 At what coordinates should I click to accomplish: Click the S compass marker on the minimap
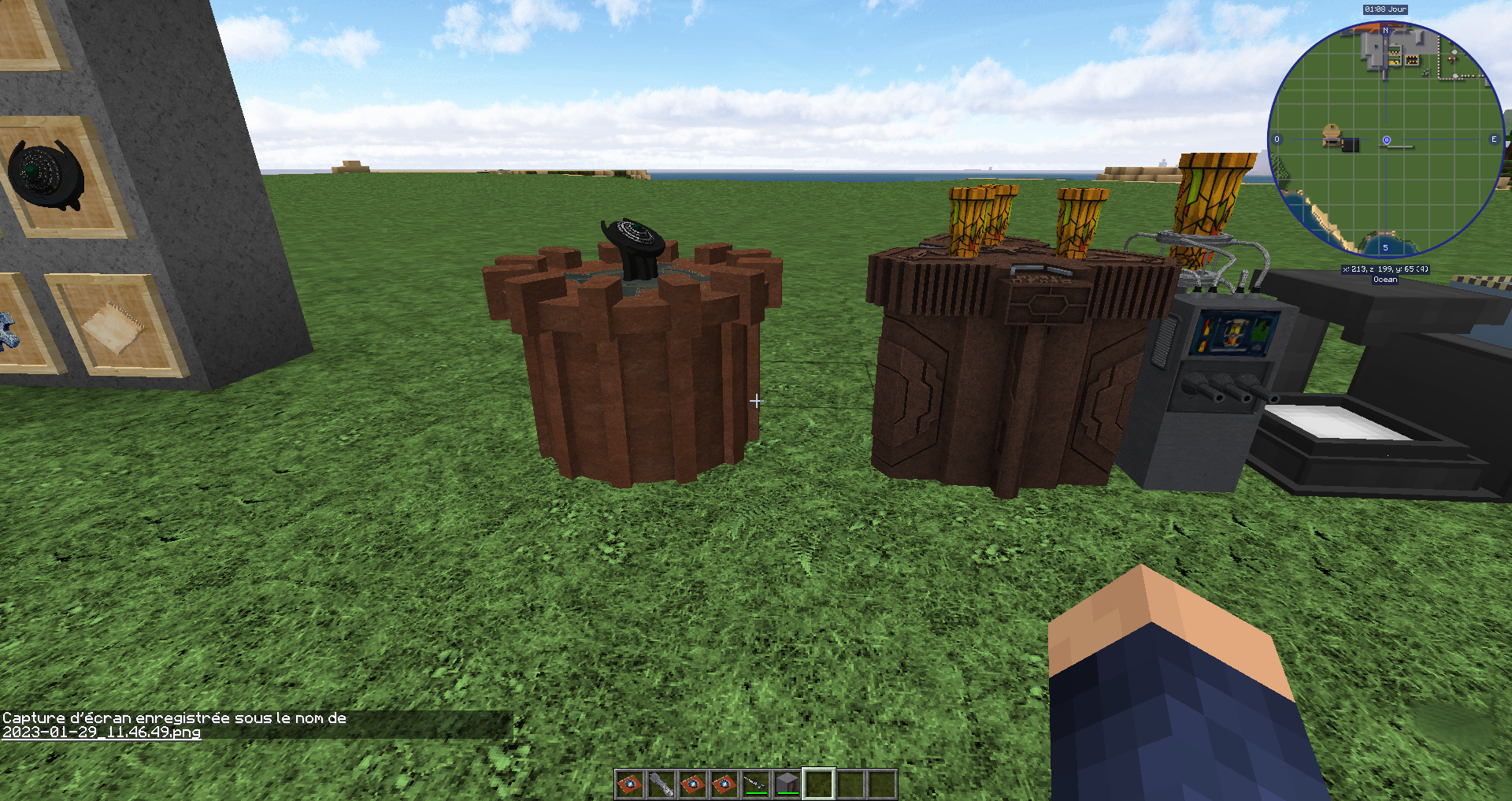pyautogui.click(x=1385, y=247)
